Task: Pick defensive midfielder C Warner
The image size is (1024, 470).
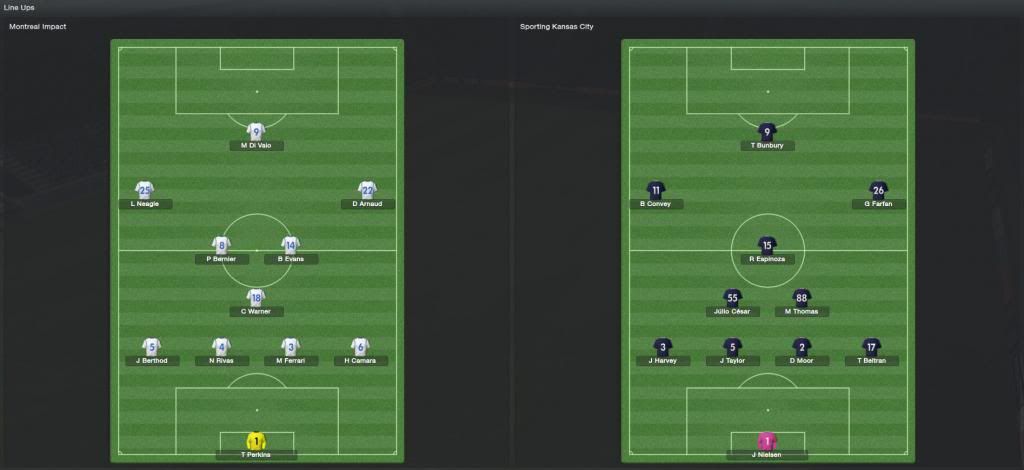Action: pyautogui.click(x=256, y=297)
